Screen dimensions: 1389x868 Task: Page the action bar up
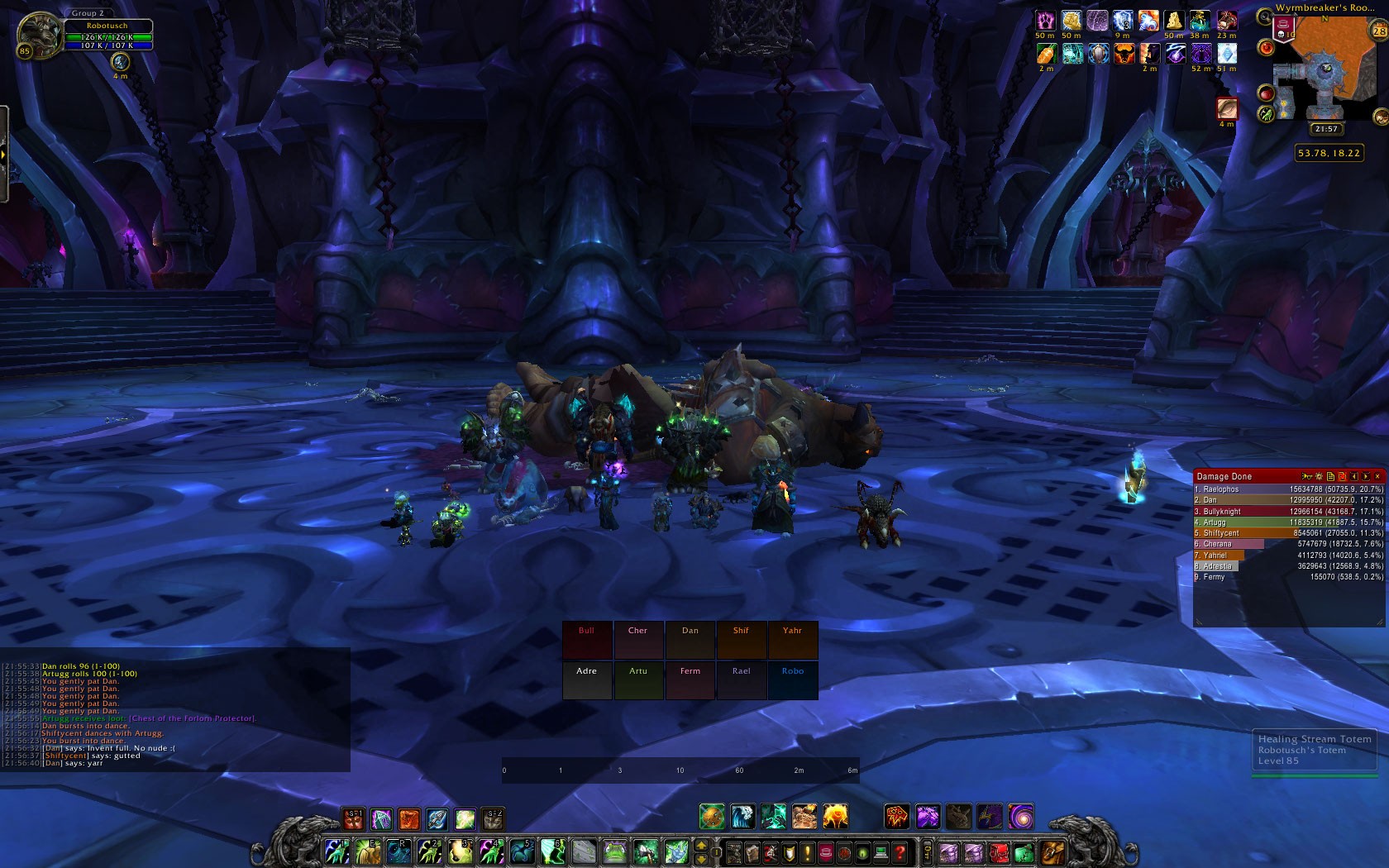coord(702,845)
